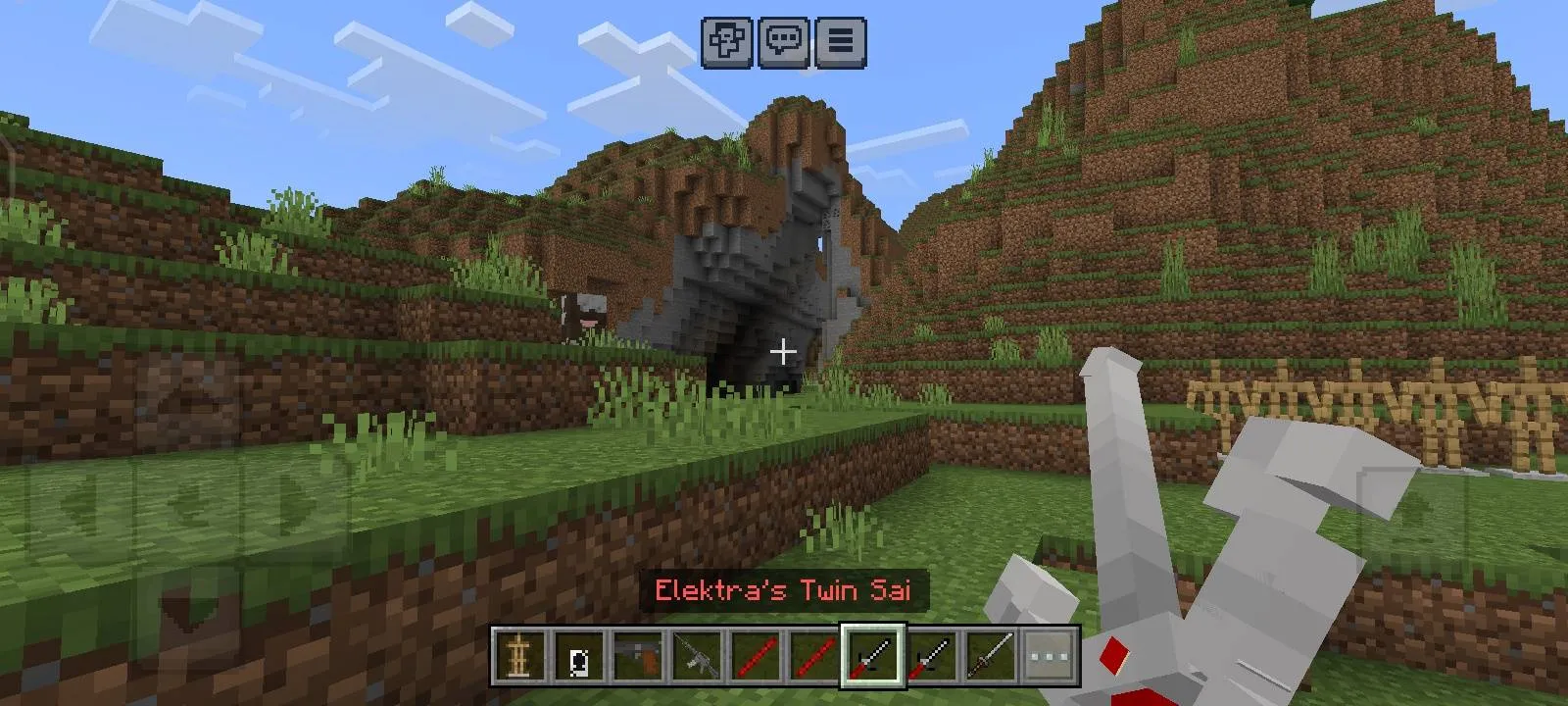Select the armor stand hotbar slot
The width and height of the screenshot is (1568, 706).
pyautogui.click(x=519, y=654)
